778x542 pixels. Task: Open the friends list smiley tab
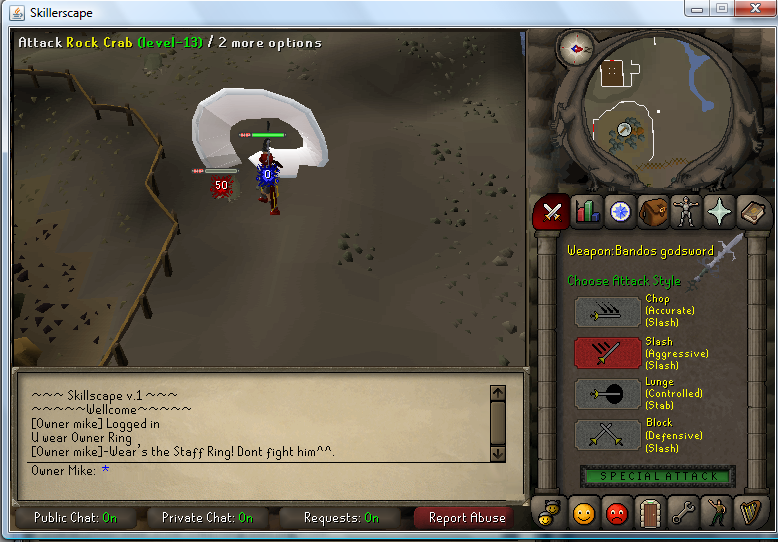point(584,514)
